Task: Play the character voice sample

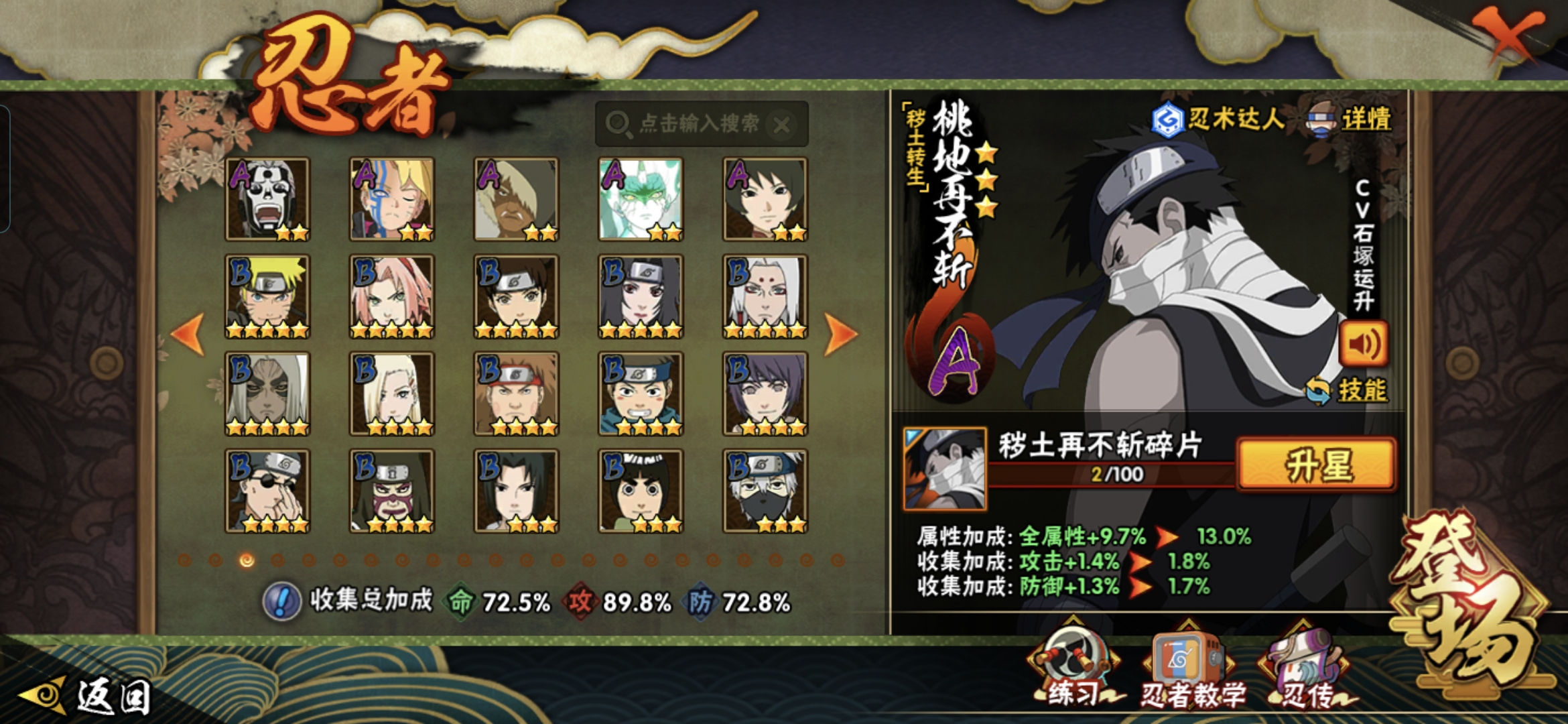Action: tap(1363, 345)
